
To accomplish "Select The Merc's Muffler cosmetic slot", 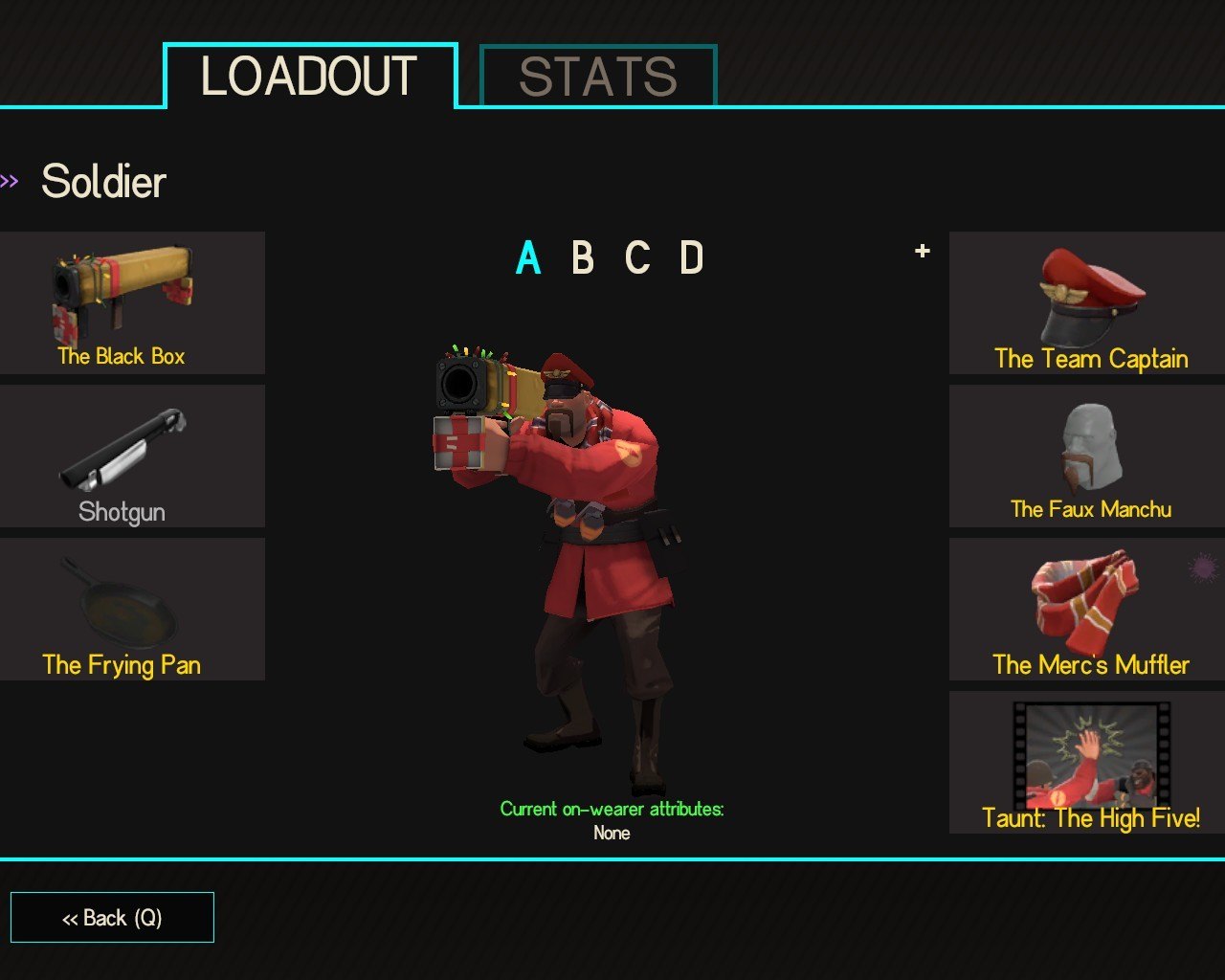I will coord(1087,610).
